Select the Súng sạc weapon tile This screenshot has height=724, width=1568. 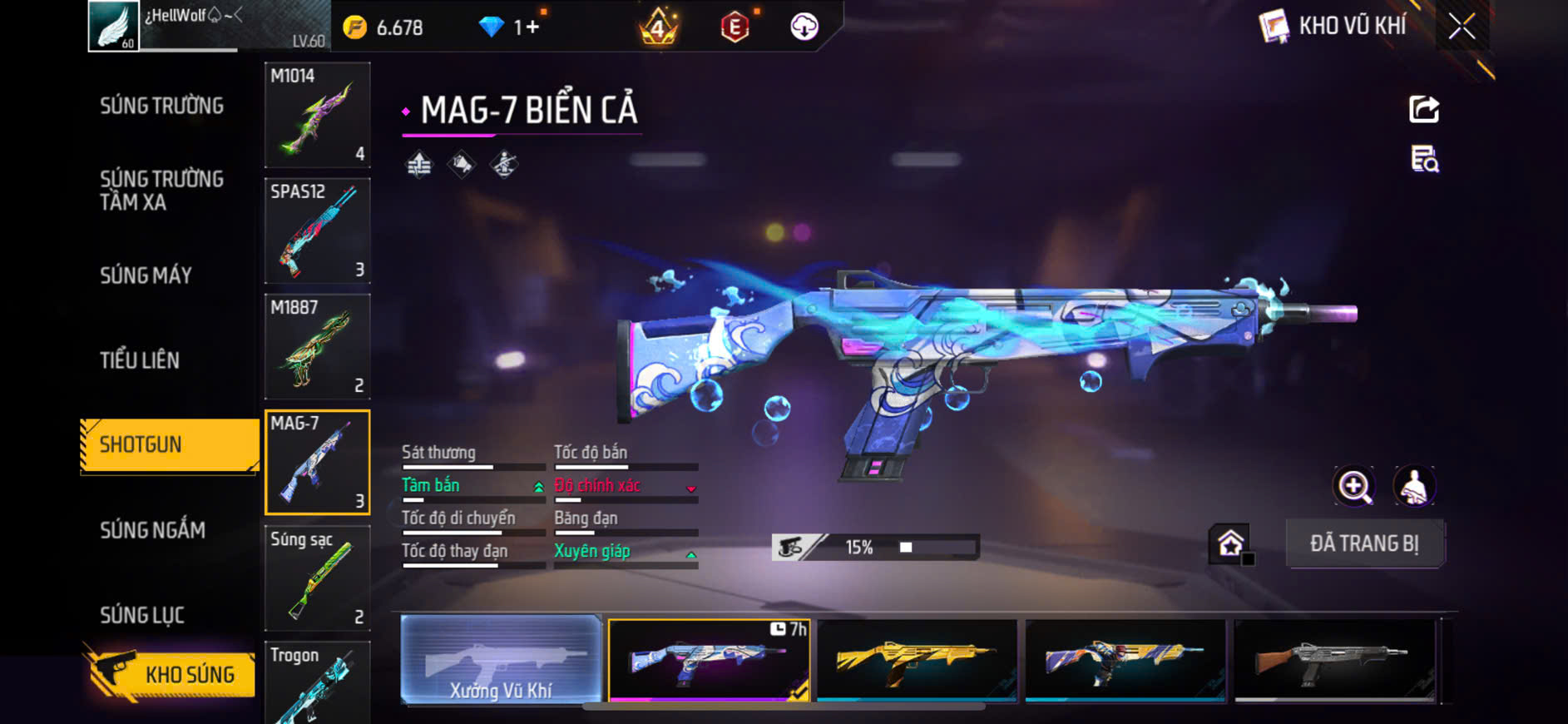pos(317,578)
